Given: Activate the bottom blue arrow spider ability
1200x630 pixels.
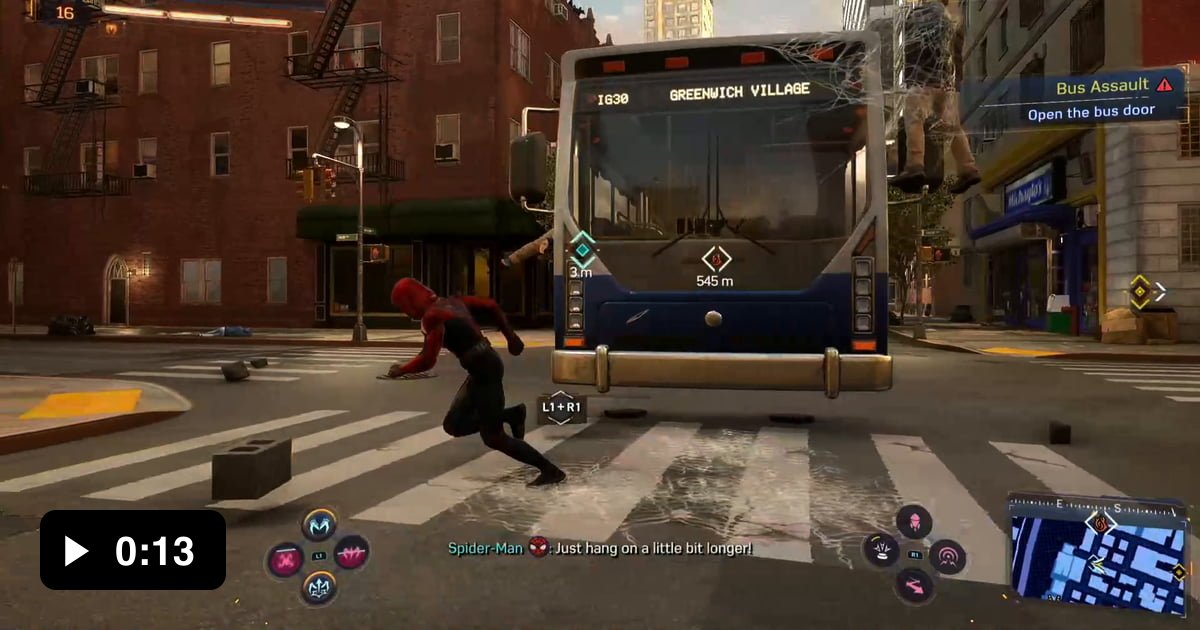Looking at the screenshot, I should tap(319, 586).
